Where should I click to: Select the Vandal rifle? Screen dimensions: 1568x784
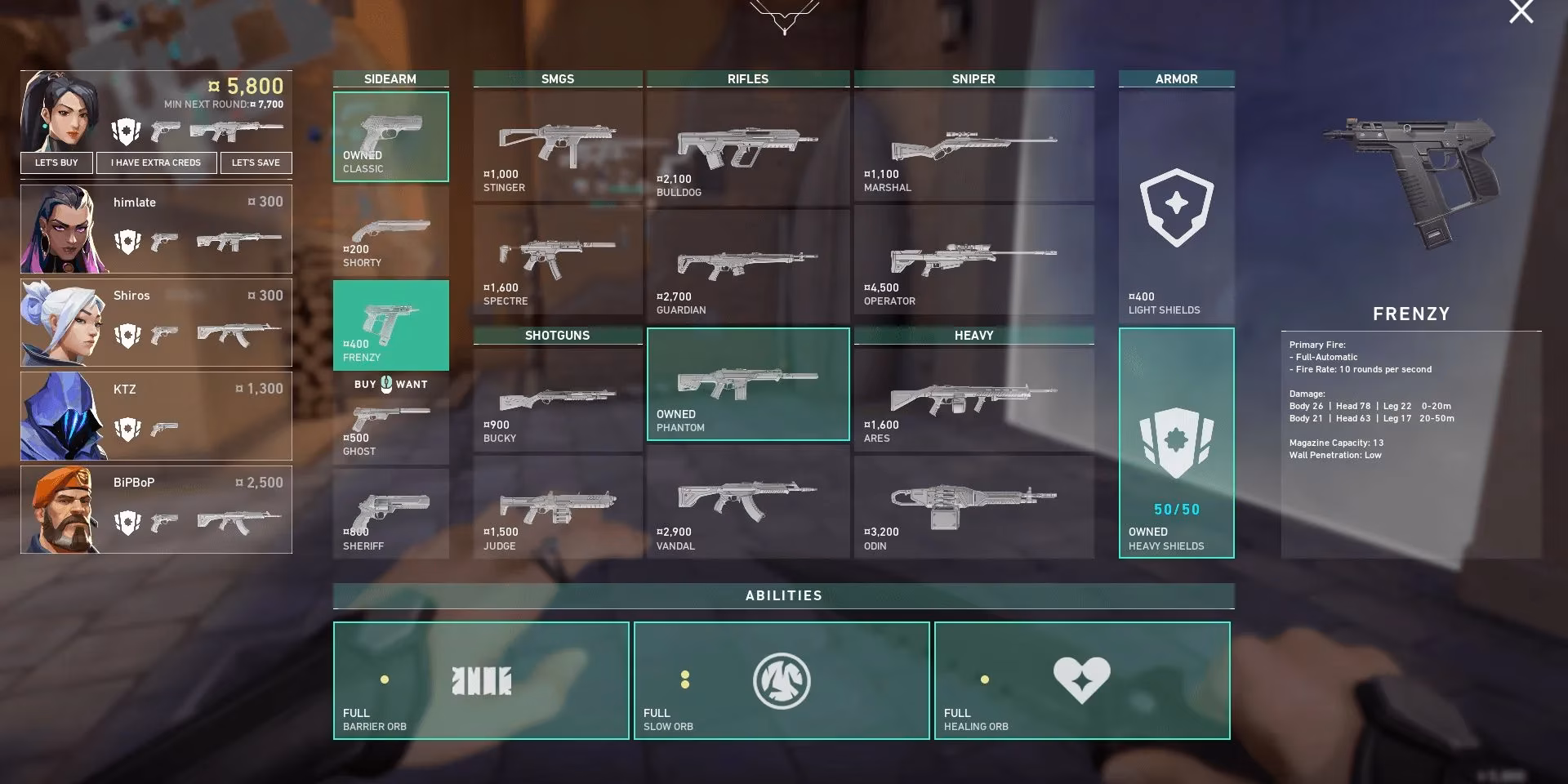pyautogui.click(x=747, y=508)
